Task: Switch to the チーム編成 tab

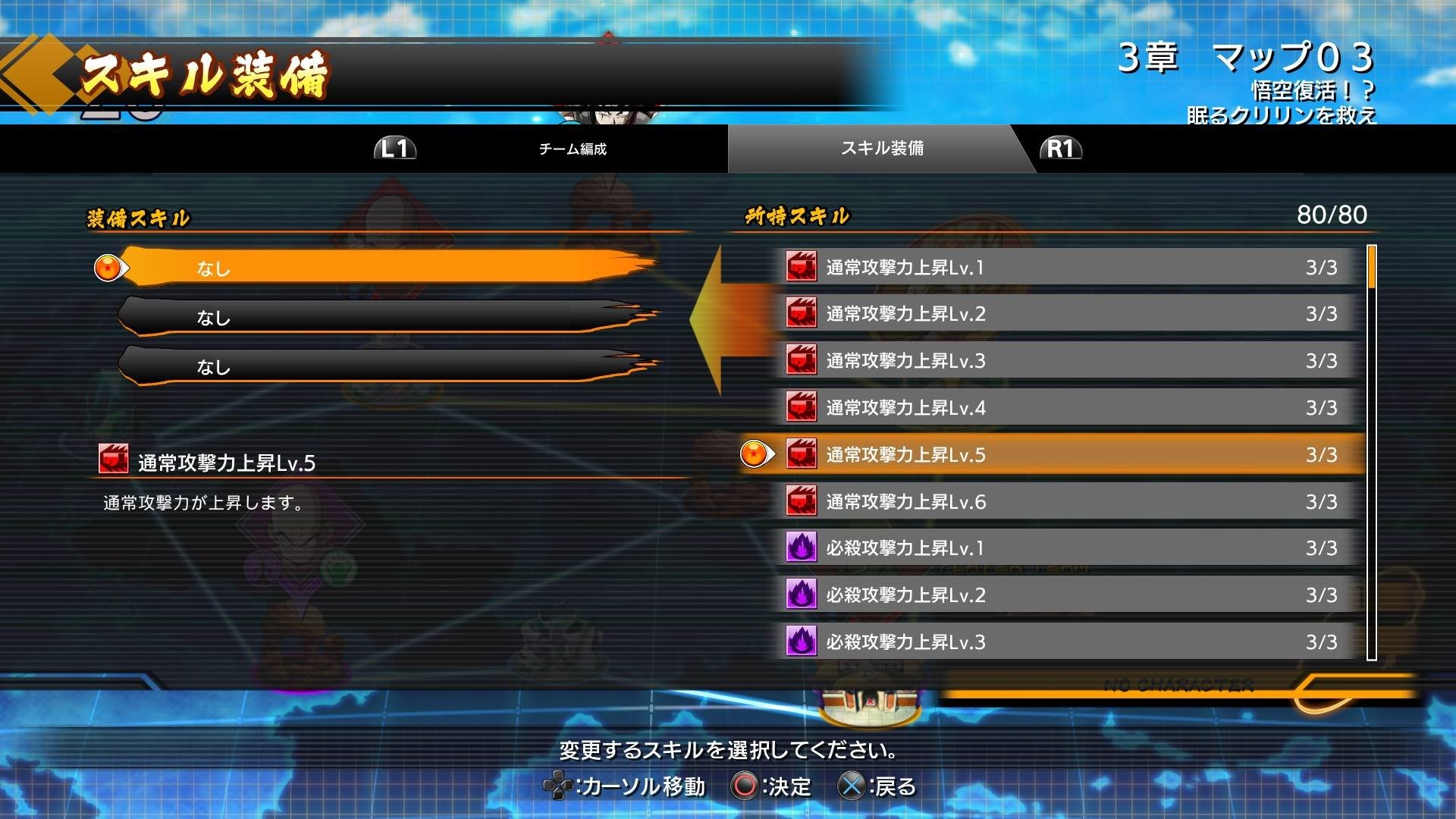Action: pyautogui.click(x=573, y=149)
